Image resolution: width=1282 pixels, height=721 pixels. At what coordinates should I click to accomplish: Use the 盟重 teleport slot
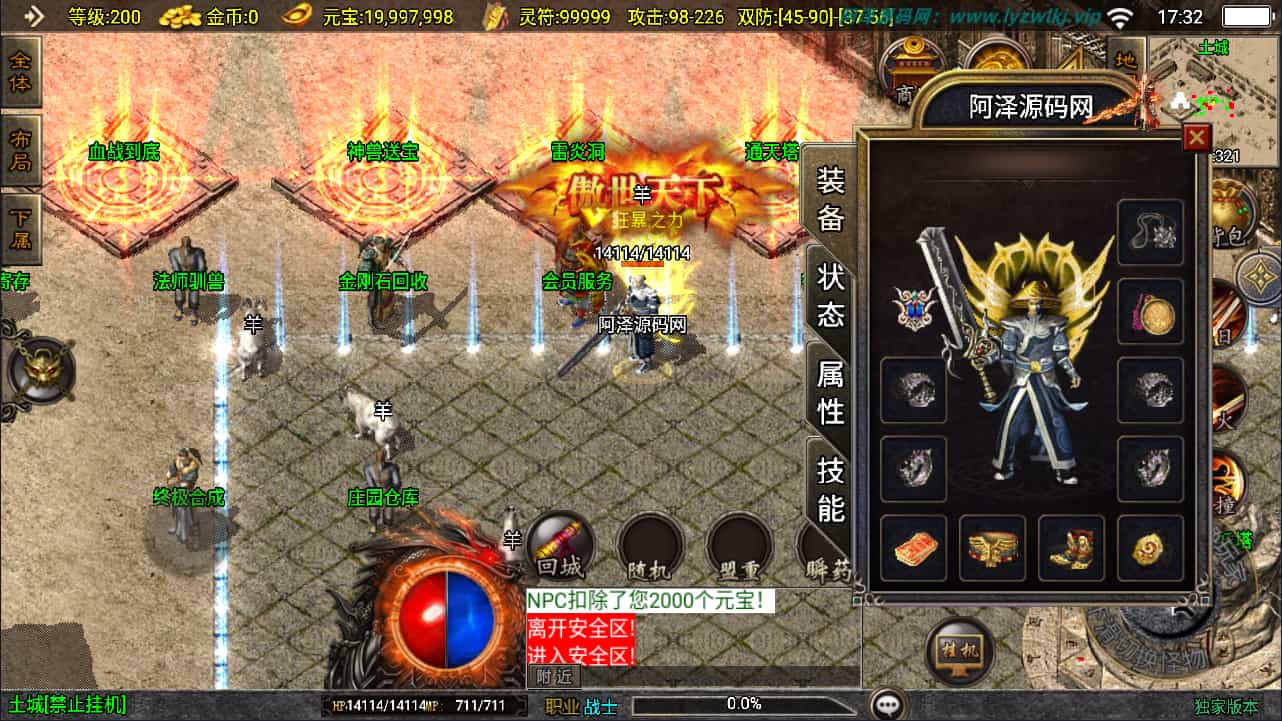tap(738, 550)
